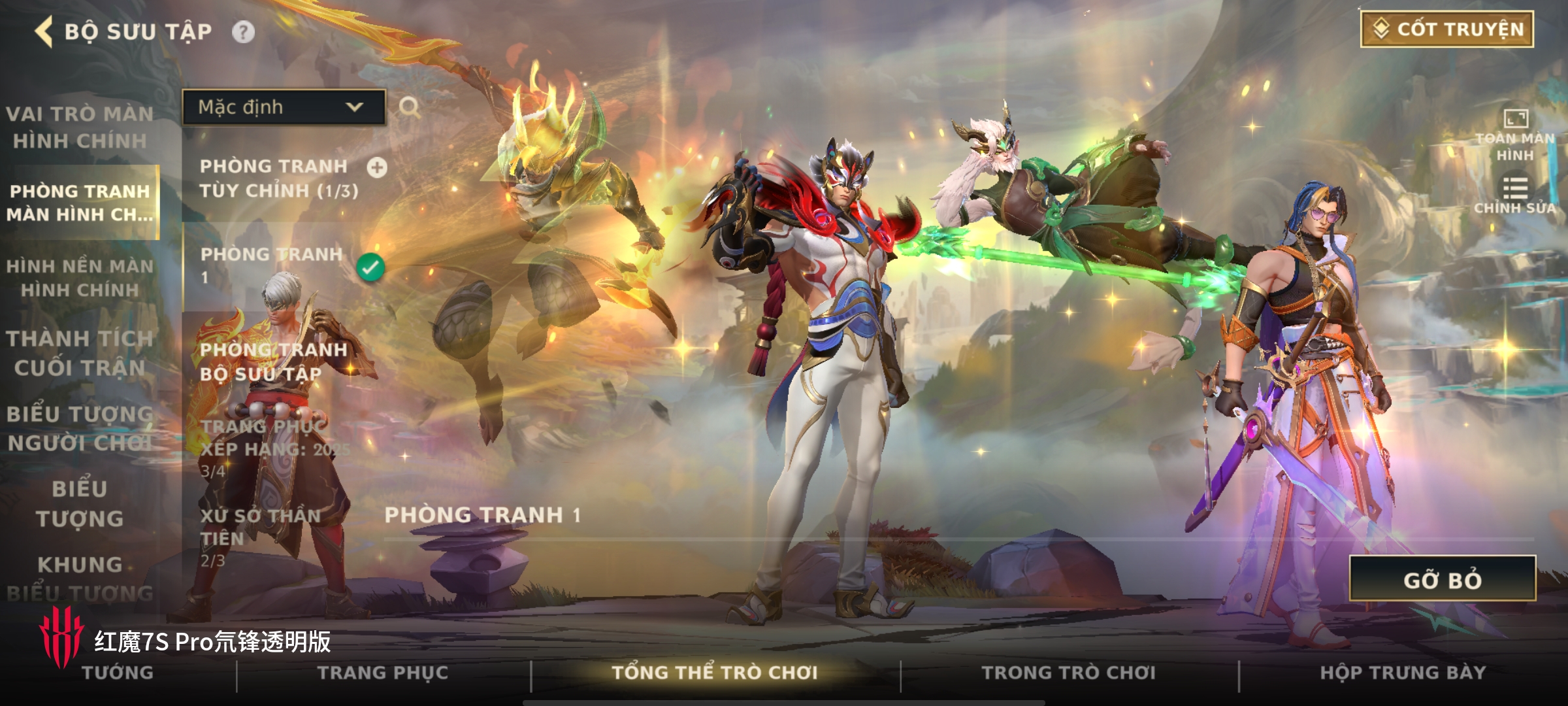Screen dimensions: 1568x706
Task: Switch to Hình Nền Màn Hình Chính
Action: click(80, 278)
